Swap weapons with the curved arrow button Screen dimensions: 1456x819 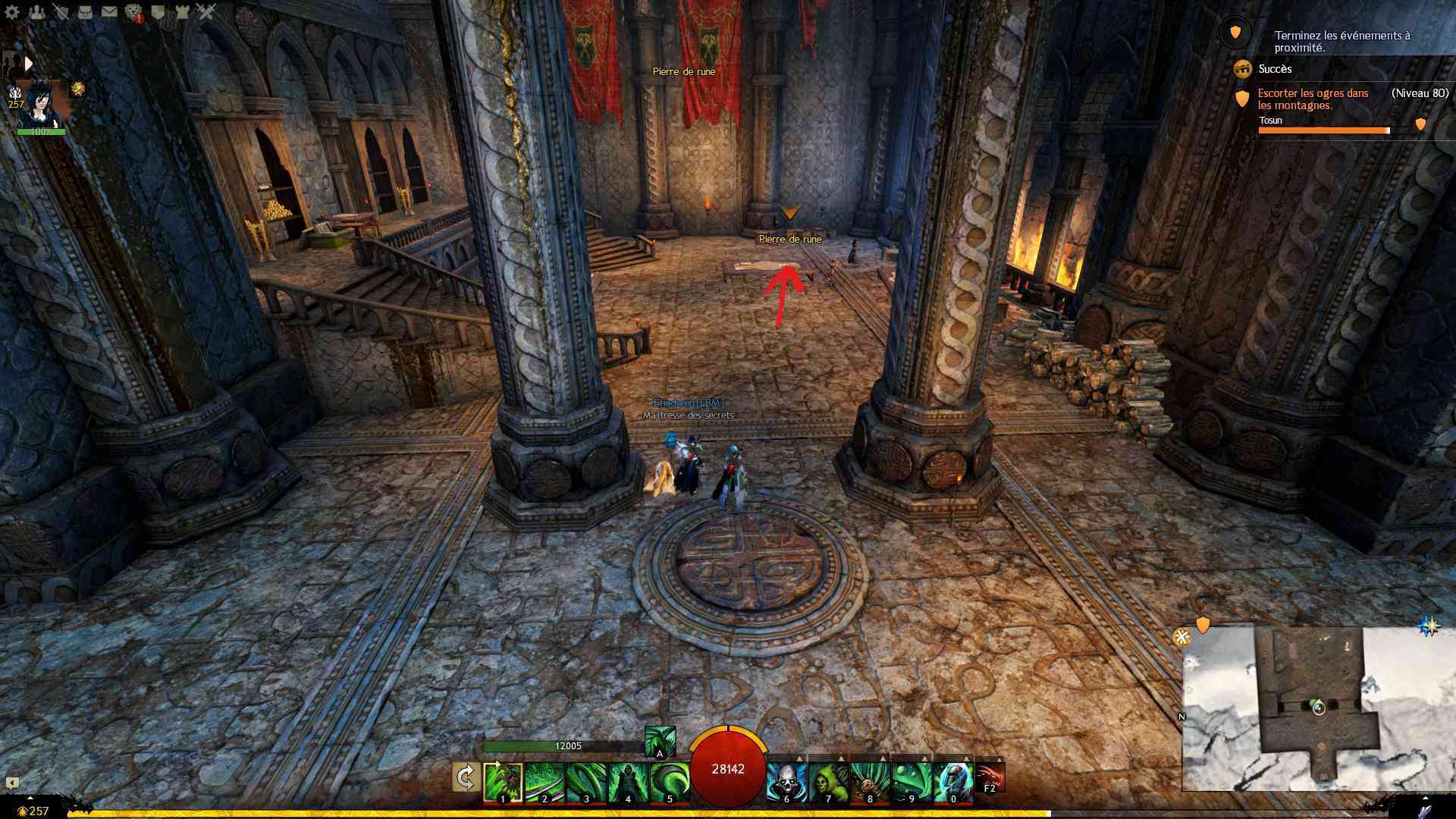click(x=466, y=778)
